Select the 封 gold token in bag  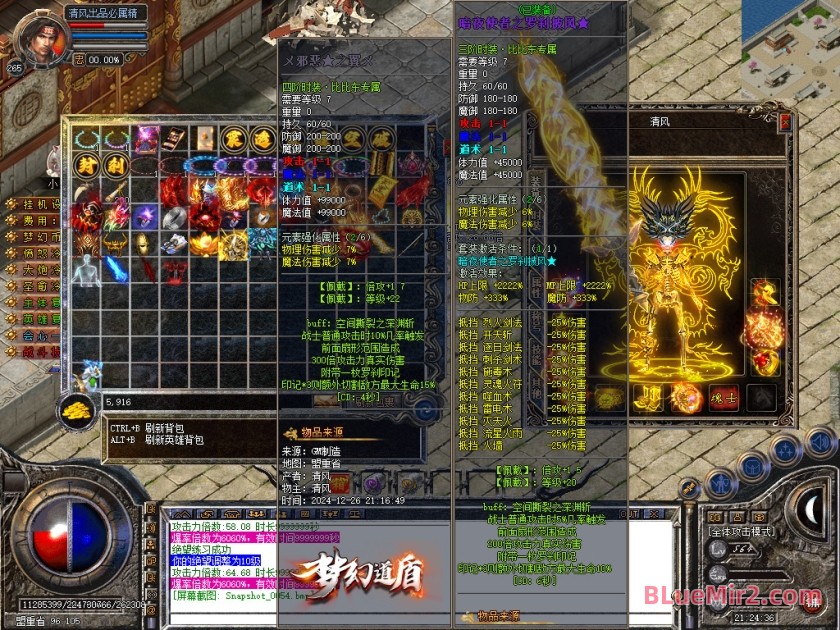tap(88, 164)
